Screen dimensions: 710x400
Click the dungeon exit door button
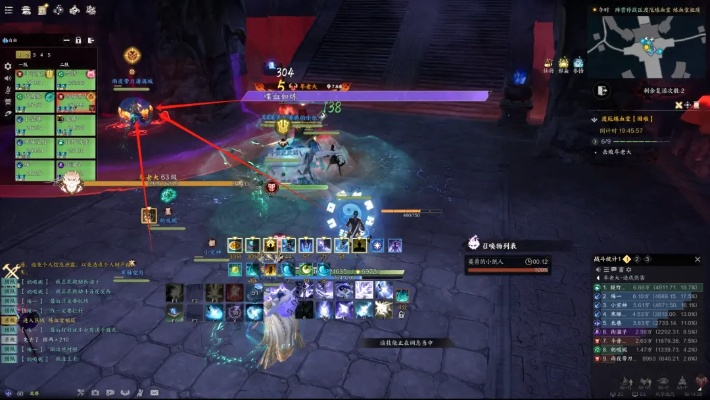pyautogui.click(x=601, y=90)
